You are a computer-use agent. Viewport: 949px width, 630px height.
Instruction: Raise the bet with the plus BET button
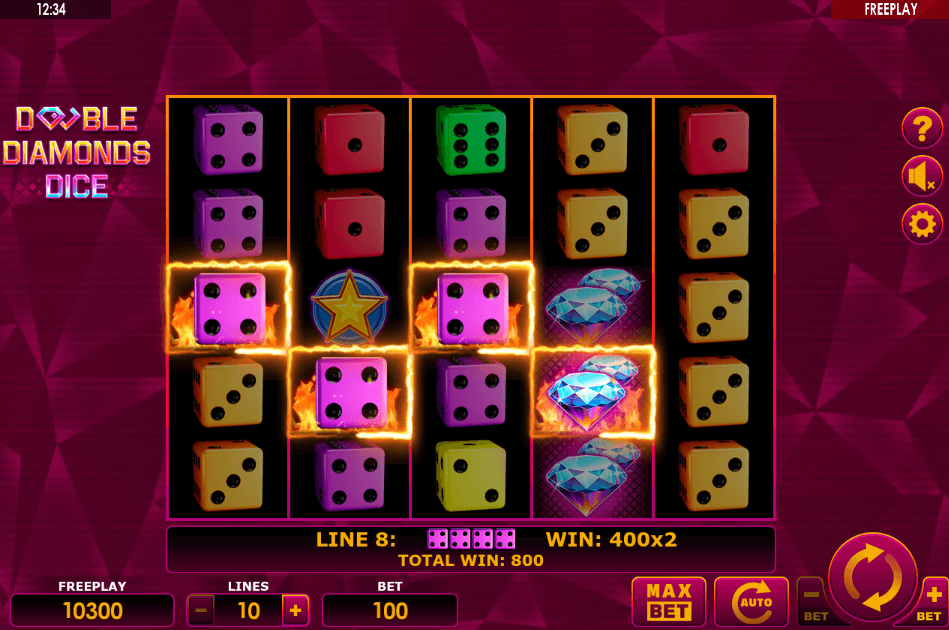point(932,598)
